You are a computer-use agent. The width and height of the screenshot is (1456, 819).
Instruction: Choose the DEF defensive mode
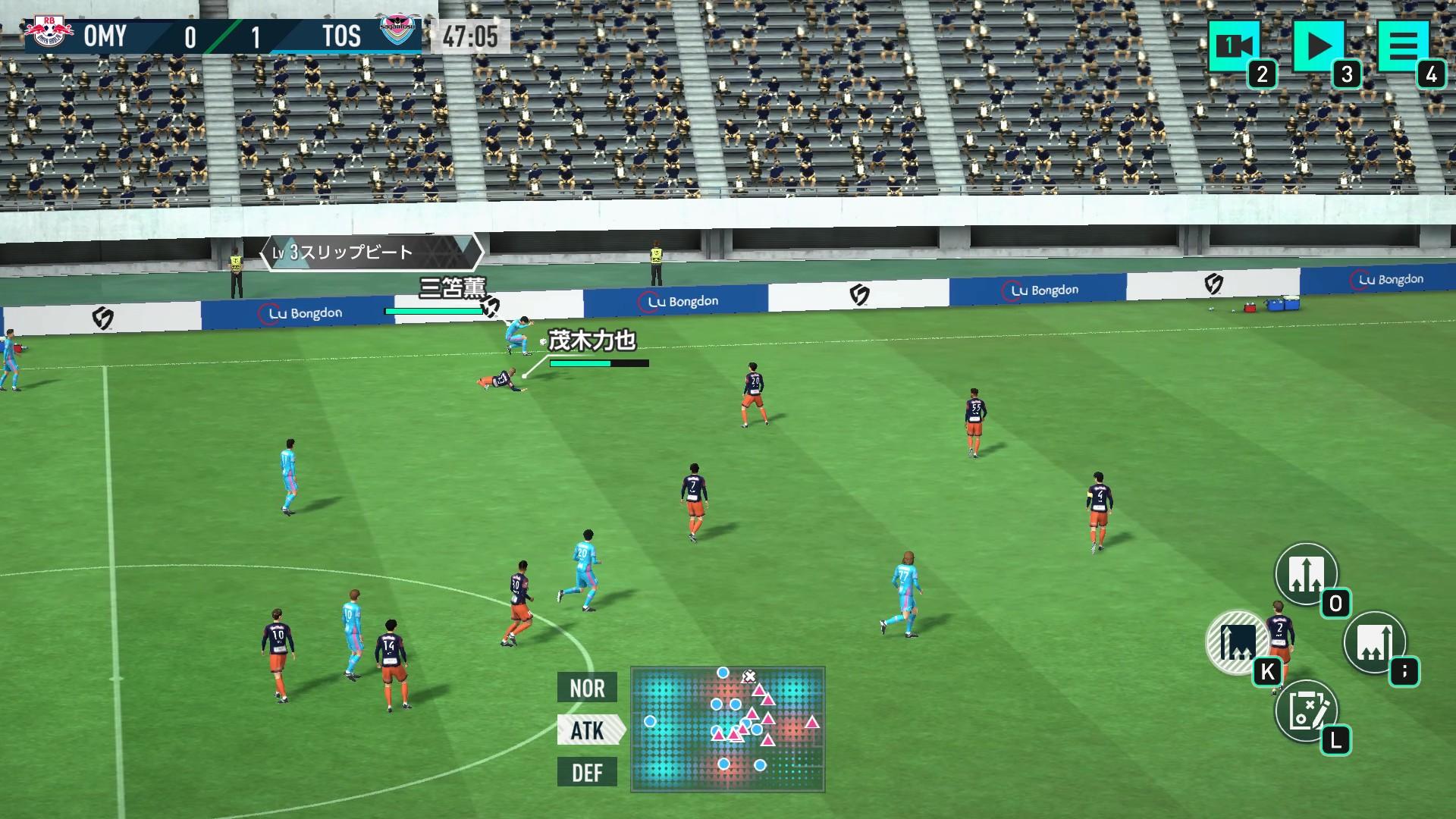(587, 773)
